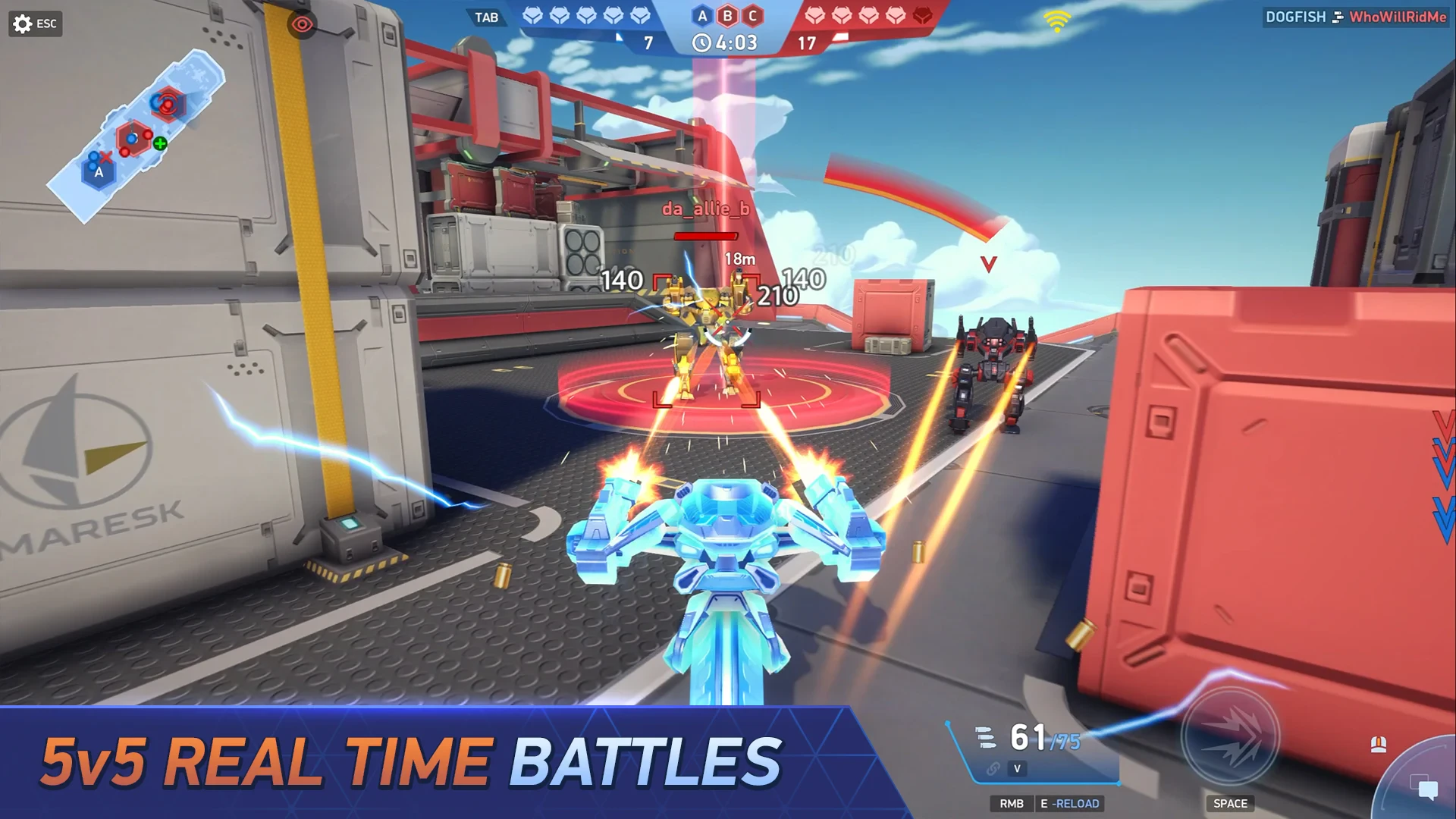
Task: Click the green plus marker on minimap
Action: (x=160, y=143)
